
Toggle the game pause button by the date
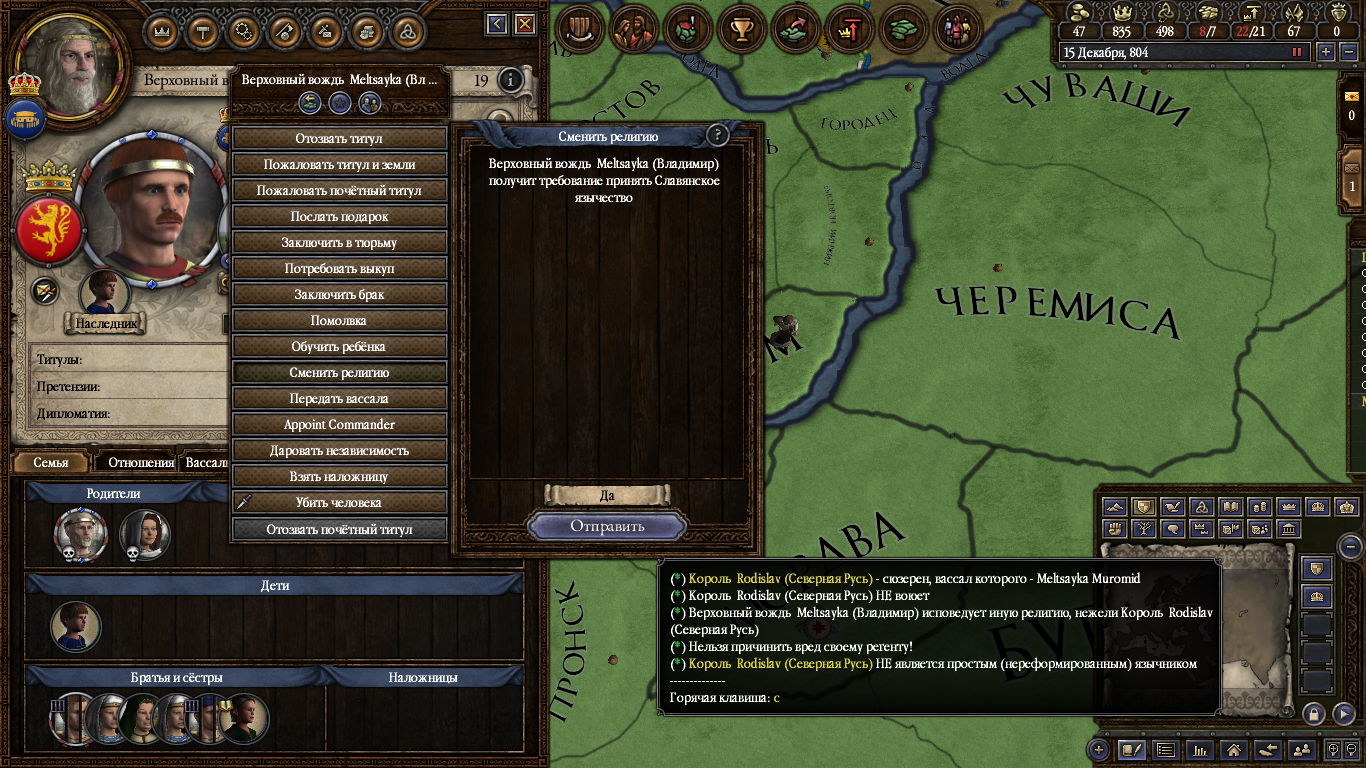click(1298, 52)
